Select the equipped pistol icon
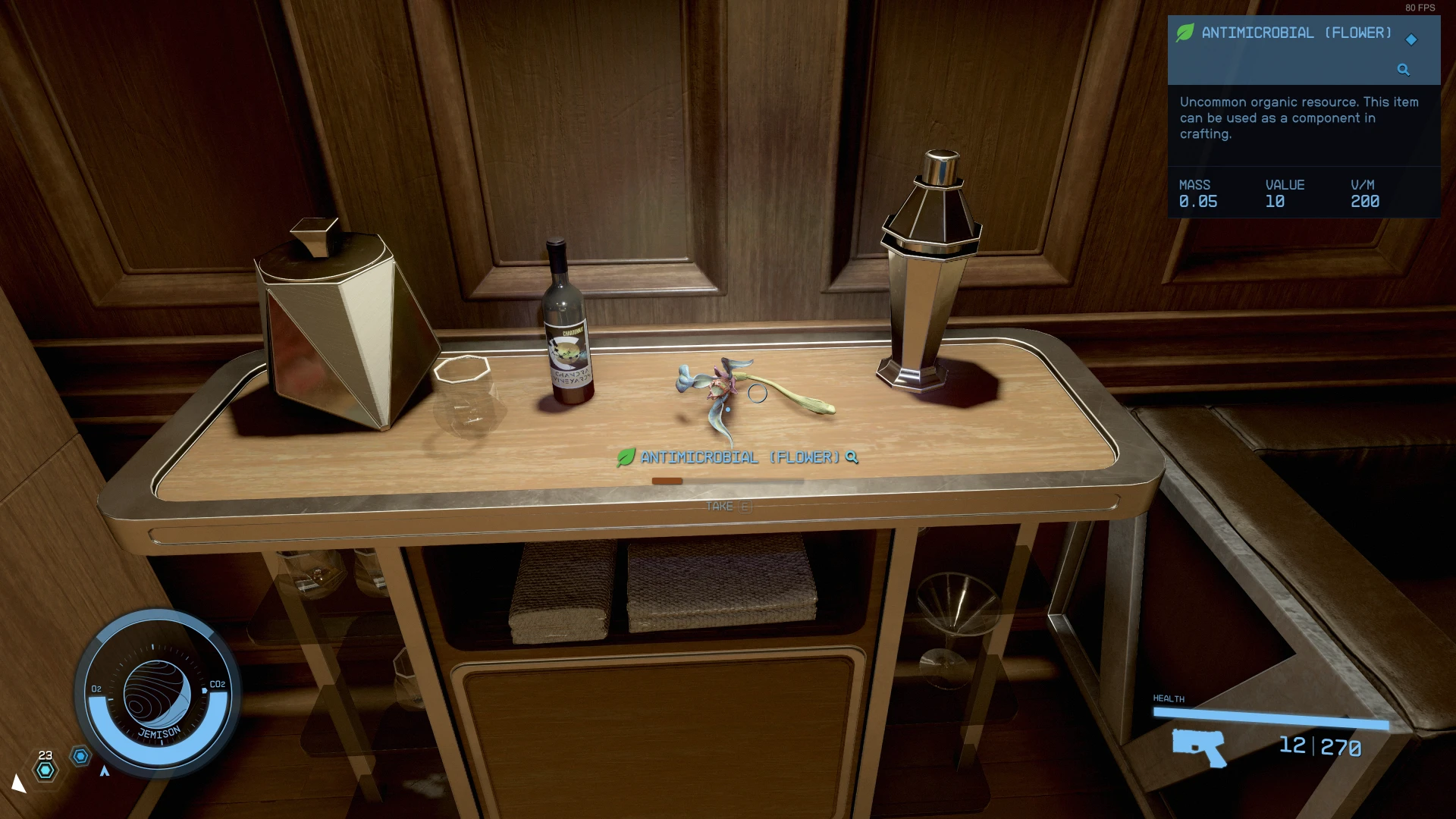 [x=1199, y=746]
